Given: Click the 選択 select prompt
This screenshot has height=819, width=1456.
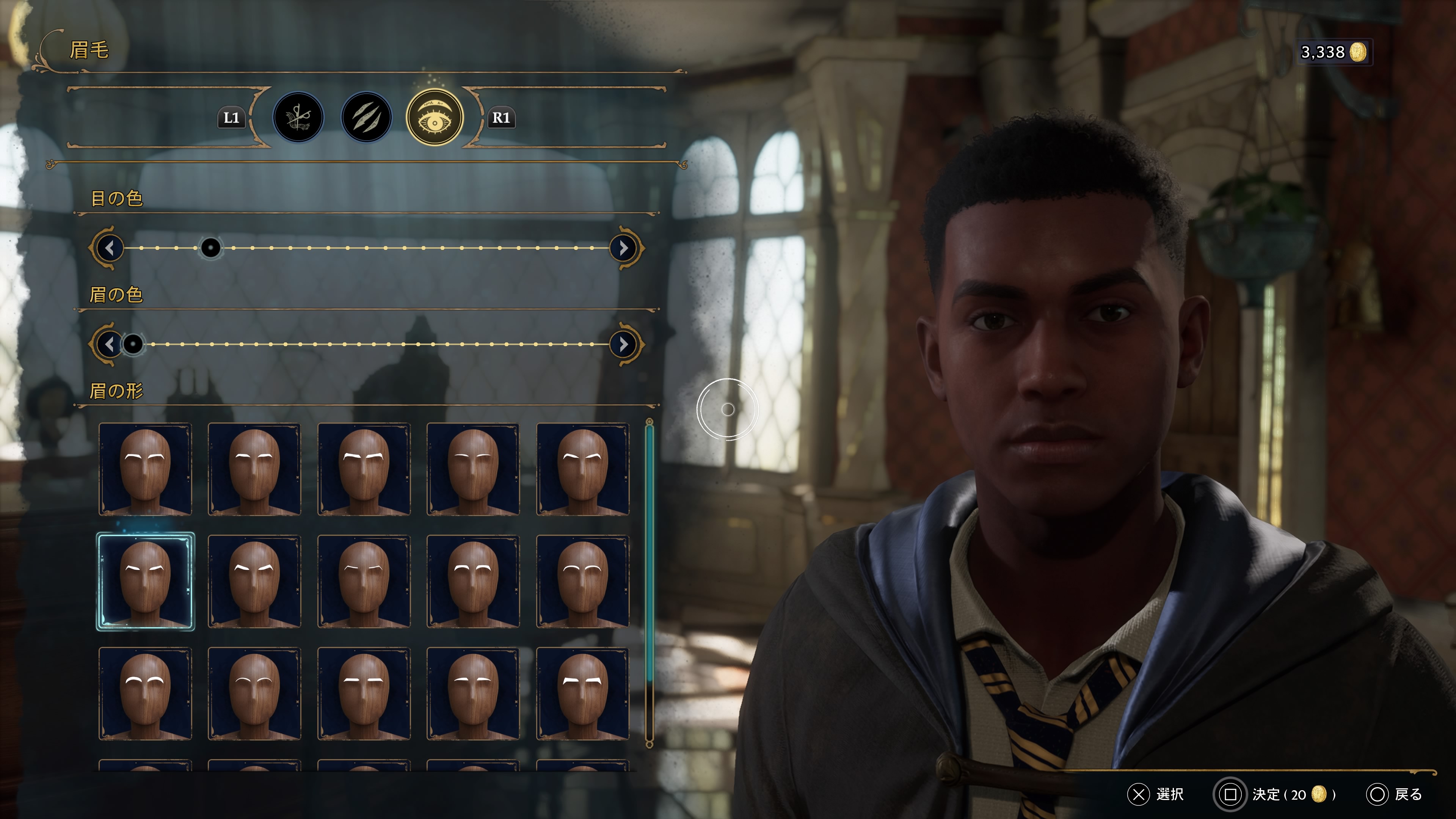Looking at the screenshot, I should coord(1155,794).
